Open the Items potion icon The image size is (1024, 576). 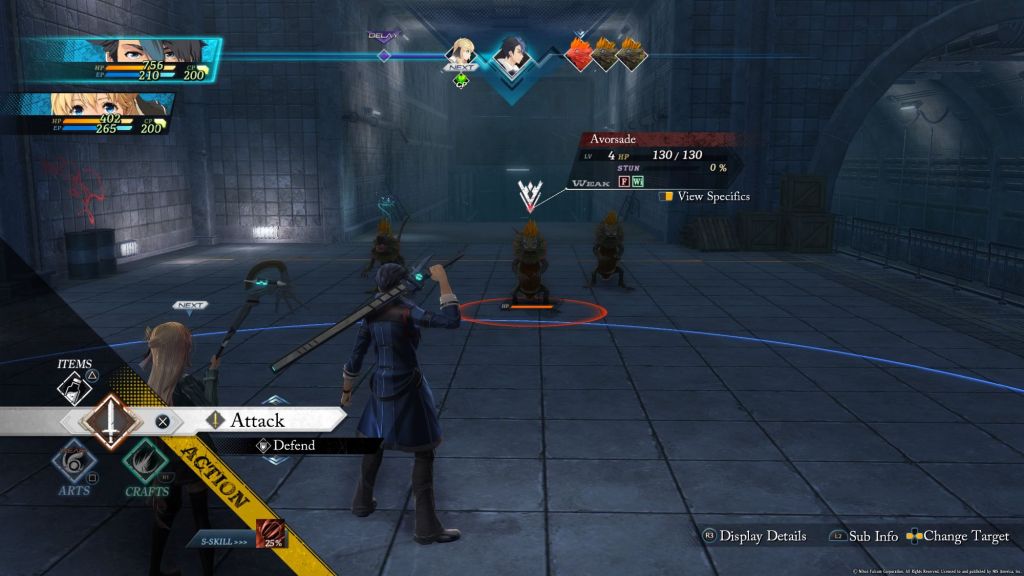75,387
